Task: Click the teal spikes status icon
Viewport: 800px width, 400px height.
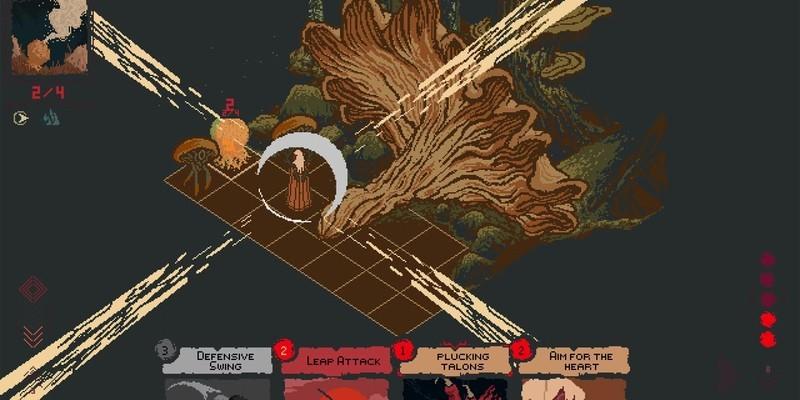Action: coord(50,118)
